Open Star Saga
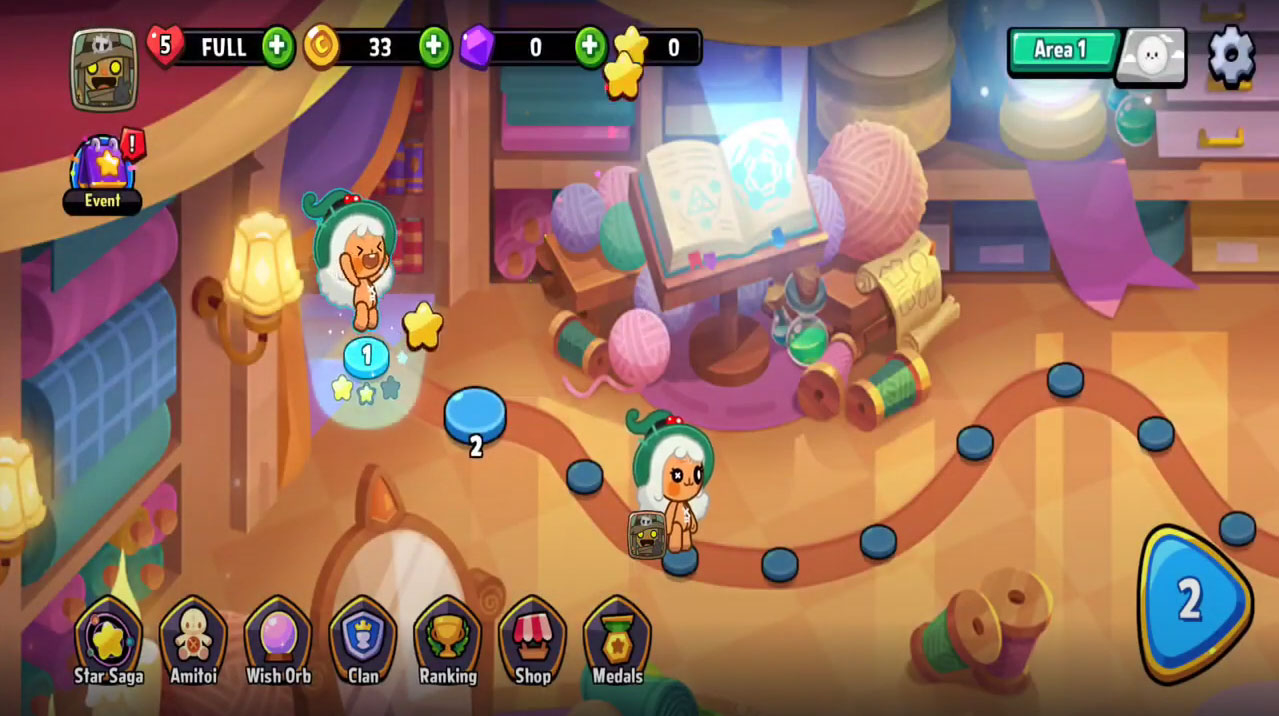Viewport: 1279px width, 716px height. click(x=108, y=642)
